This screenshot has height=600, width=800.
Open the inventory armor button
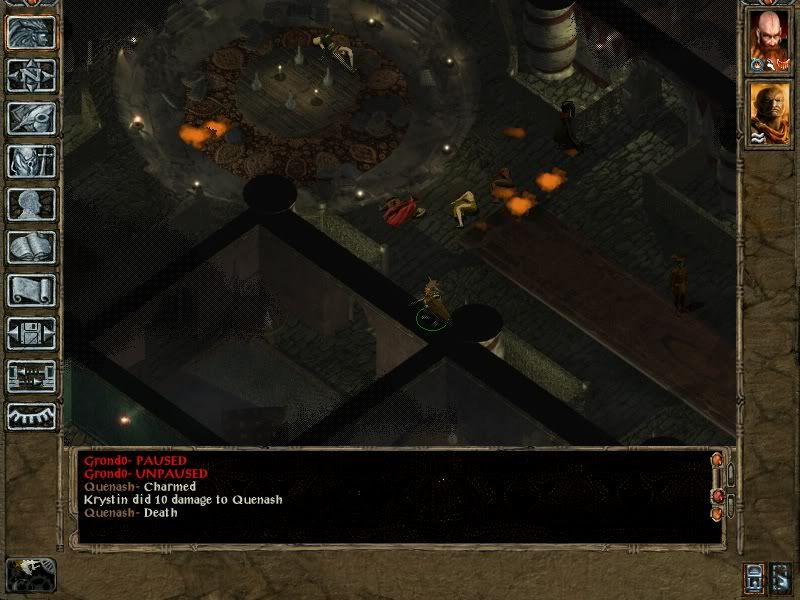pyautogui.click(x=31, y=161)
